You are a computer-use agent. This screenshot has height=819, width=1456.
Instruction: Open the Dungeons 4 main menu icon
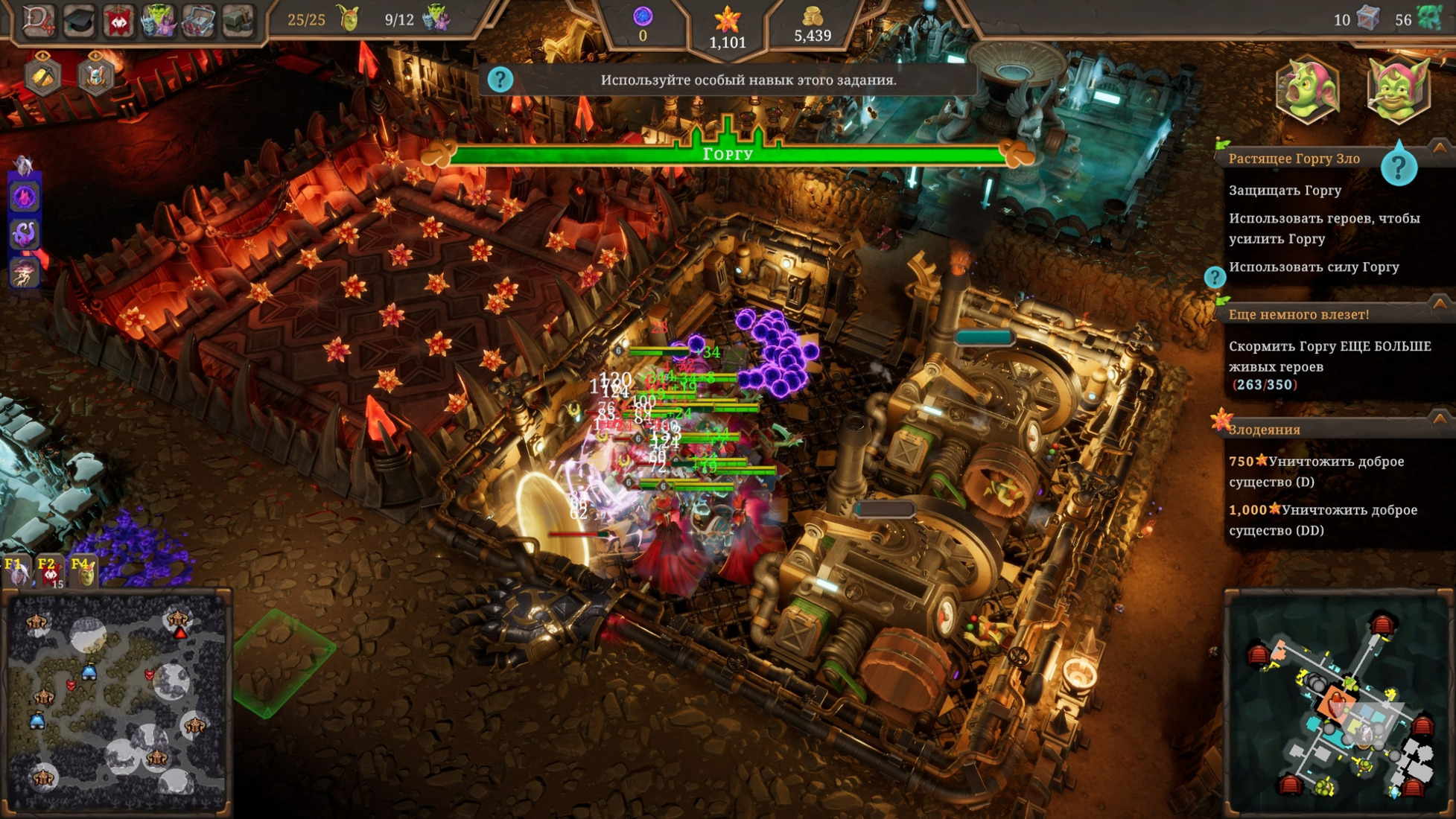37,20
